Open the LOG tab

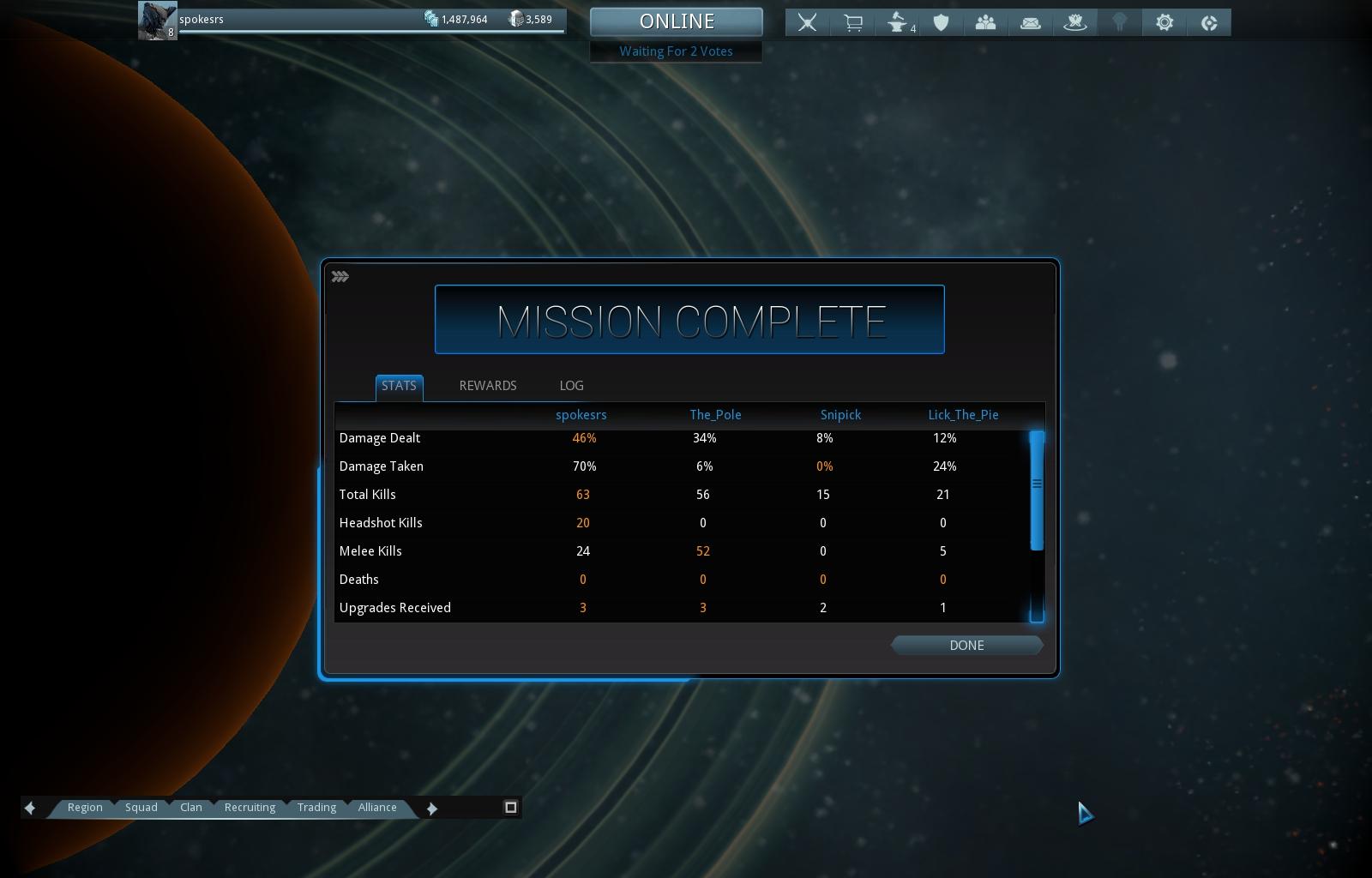(x=571, y=386)
